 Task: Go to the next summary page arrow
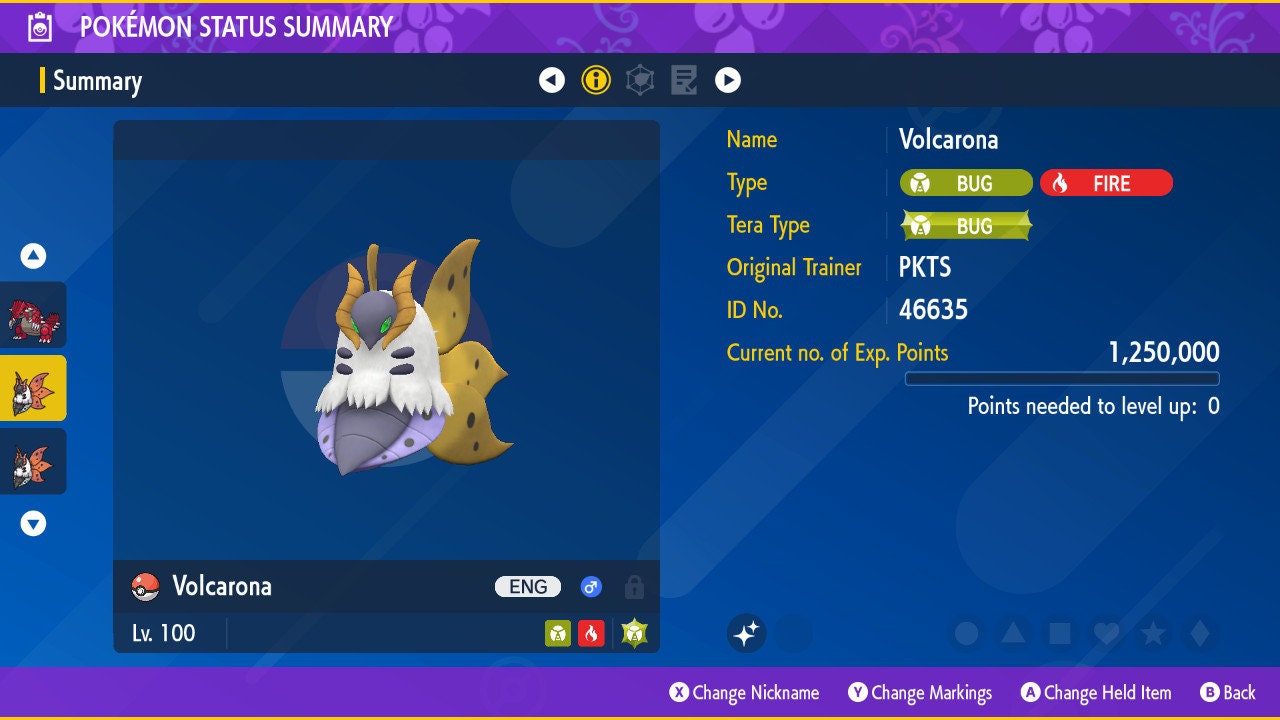[x=728, y=80]
